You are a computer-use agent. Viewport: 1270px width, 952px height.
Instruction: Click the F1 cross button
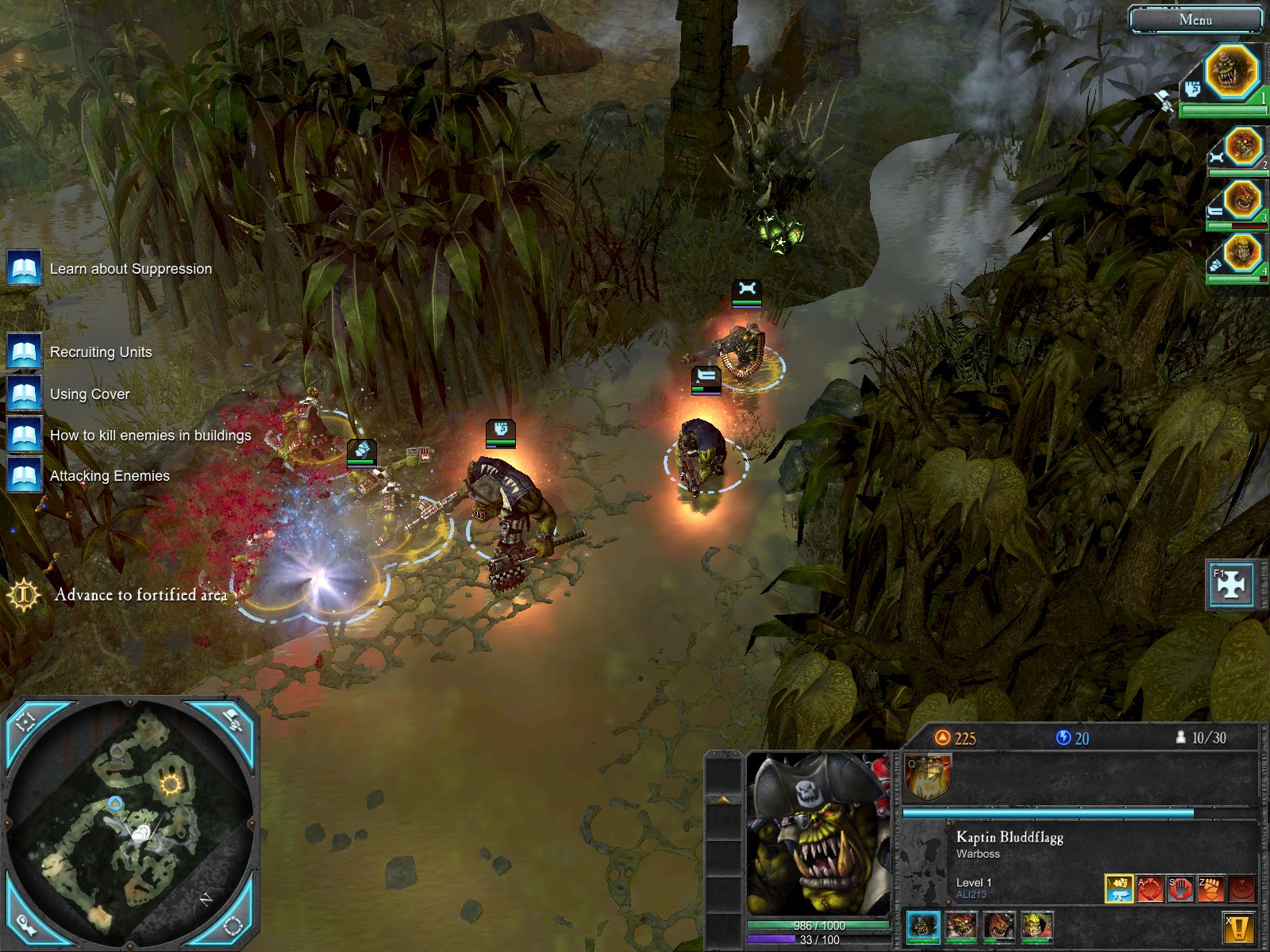1230,585
